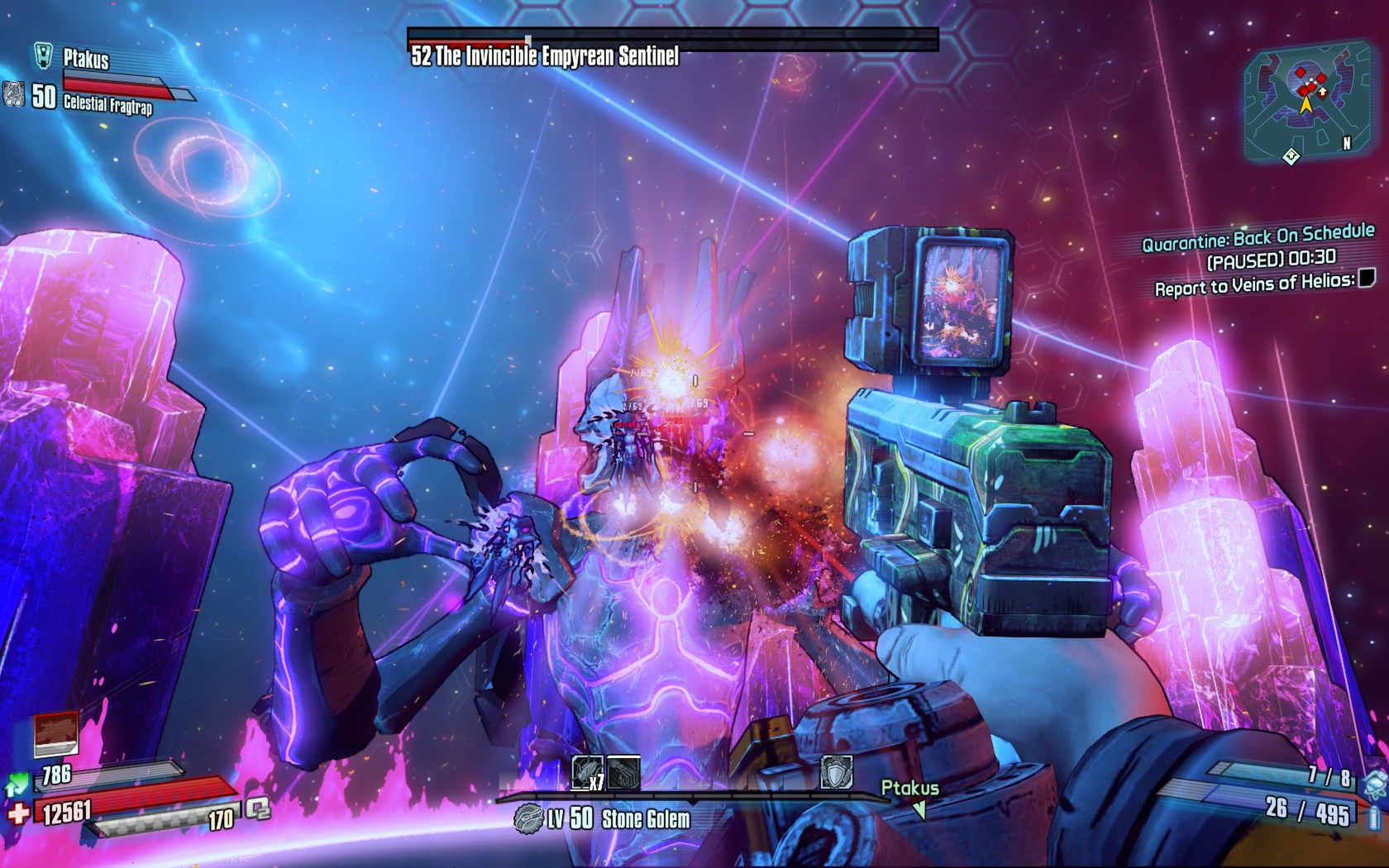Click the red action skill cooldown icon
1389x868 pixels.
[56, 732]
